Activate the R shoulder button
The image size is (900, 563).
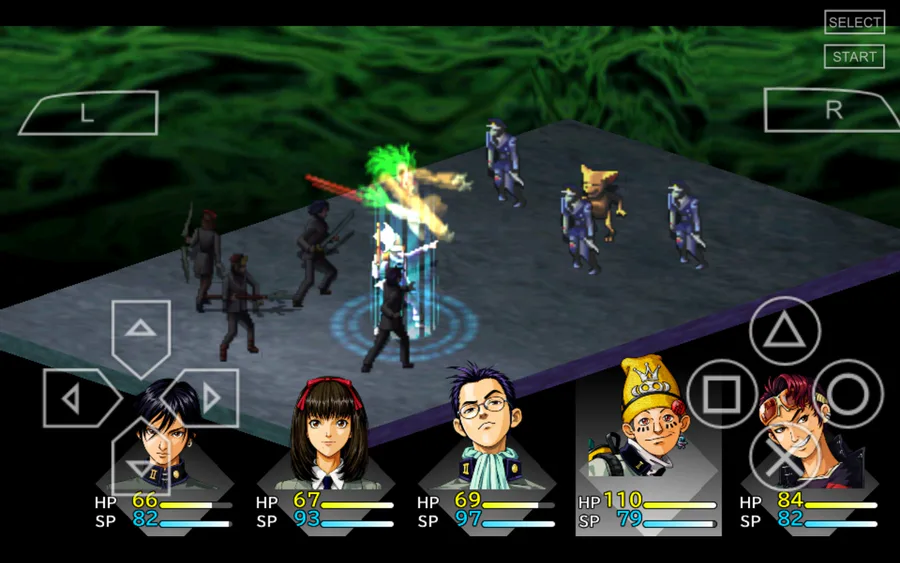(x=832, y=110)
